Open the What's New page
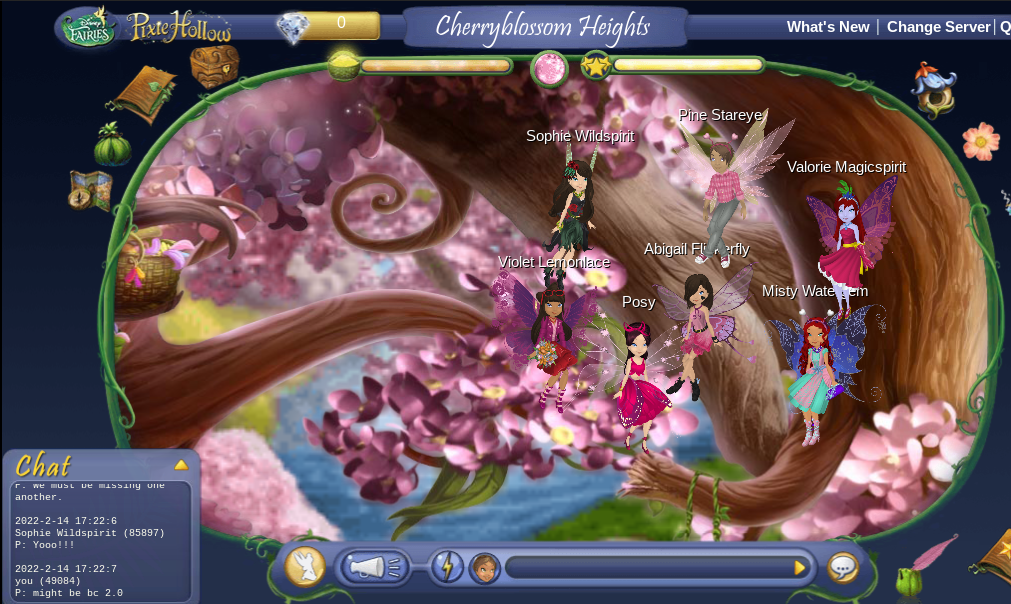Screen dimensions: 1011x604 click(828, 27)
